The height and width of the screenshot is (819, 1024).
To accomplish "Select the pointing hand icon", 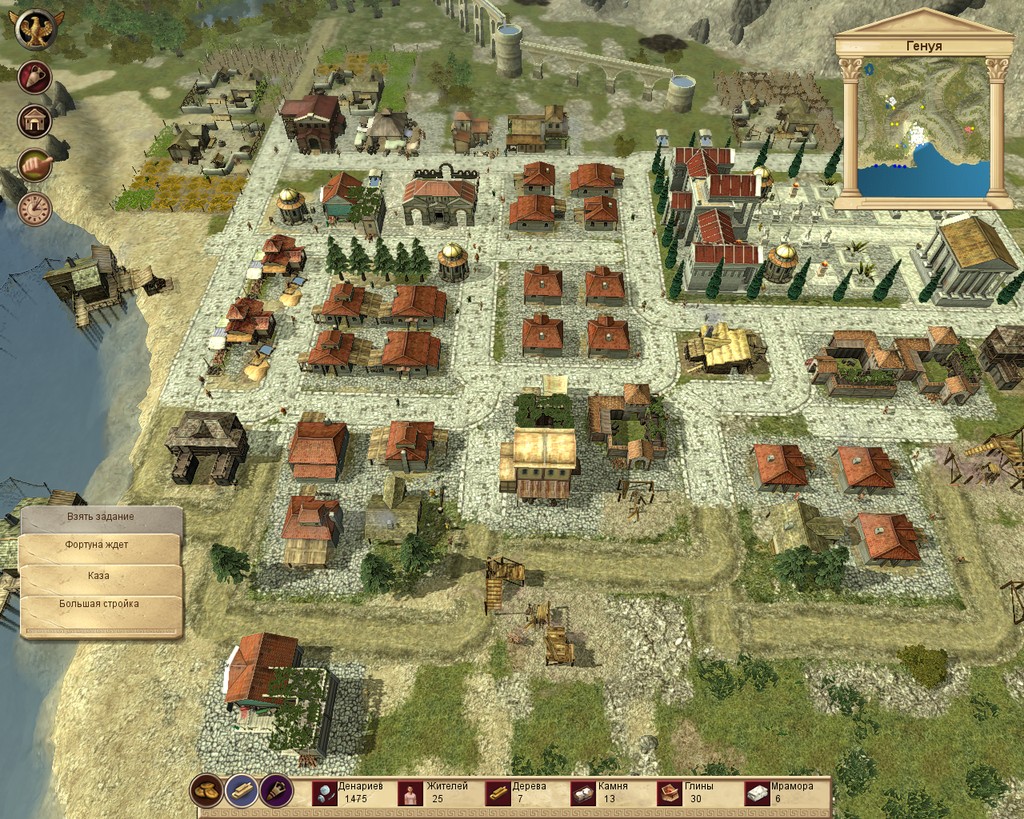I will tap(35, 165).
